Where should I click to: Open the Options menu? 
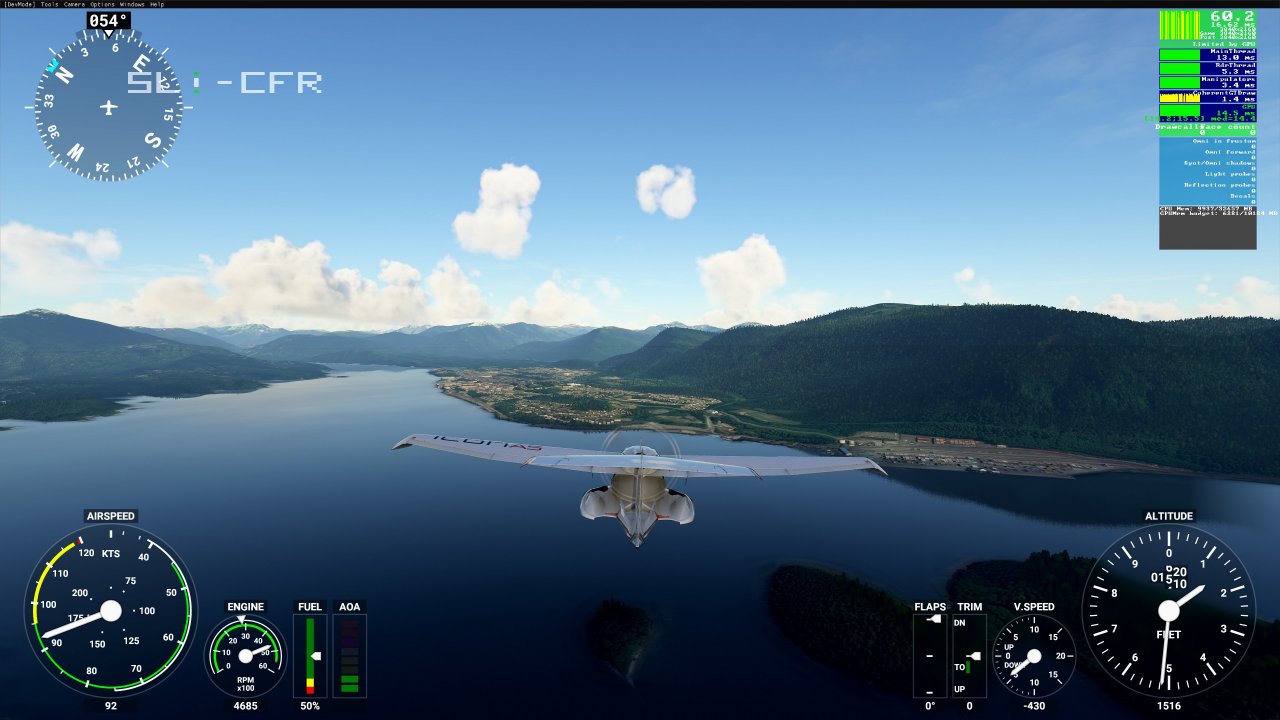pyautogui.click(x=100, y=4)
